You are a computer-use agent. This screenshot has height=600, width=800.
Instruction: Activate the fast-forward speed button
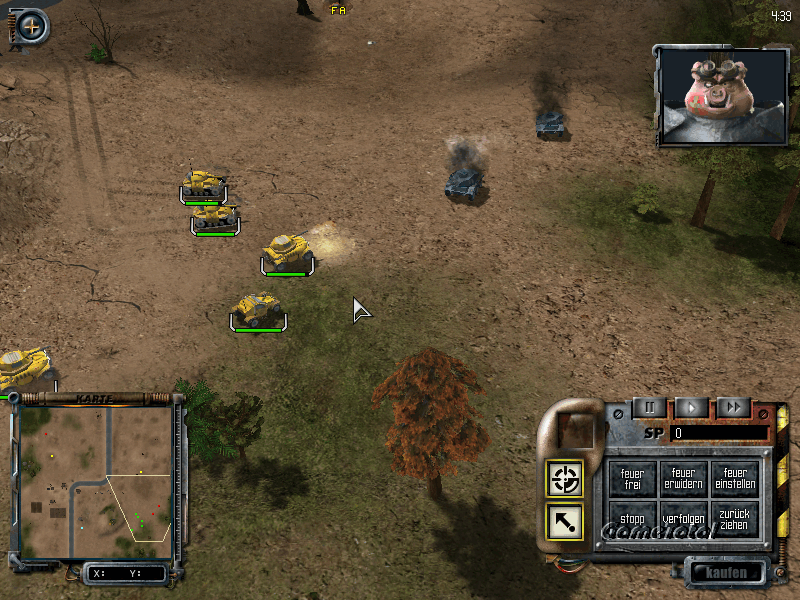pyautogui.click(x=733, y=407)
